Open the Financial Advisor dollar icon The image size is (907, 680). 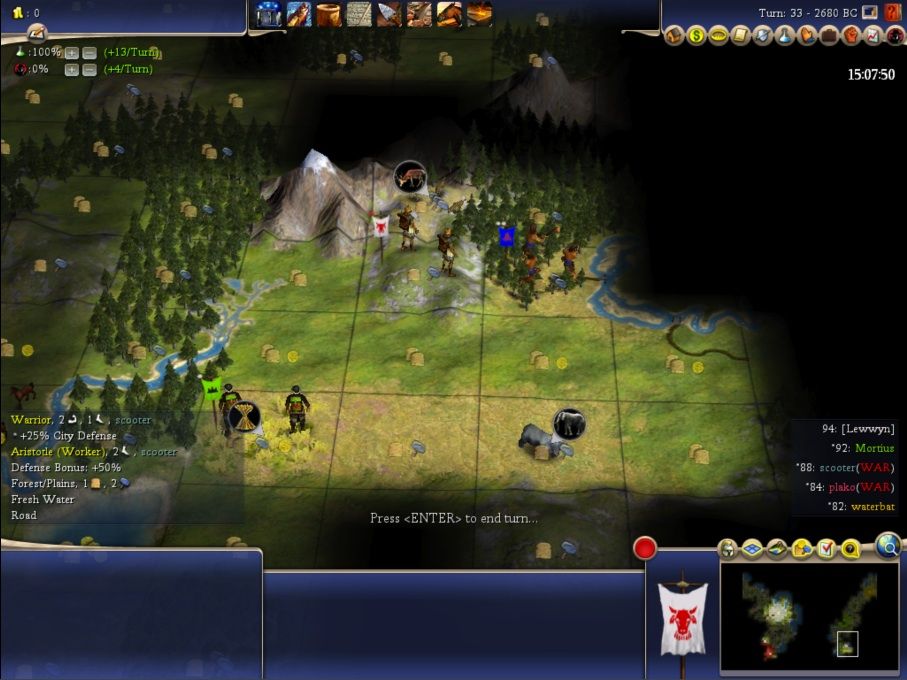click(697, 36)
